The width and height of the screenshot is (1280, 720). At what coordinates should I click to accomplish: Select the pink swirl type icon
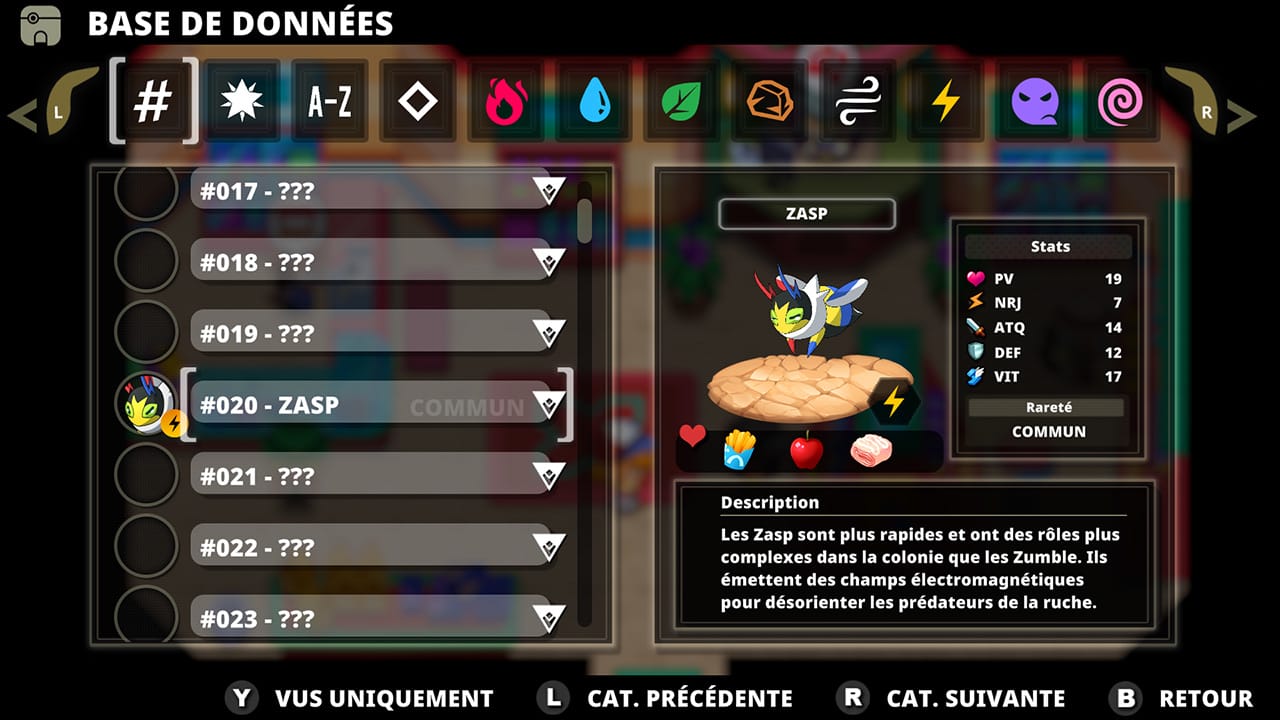coord(1121,101)
